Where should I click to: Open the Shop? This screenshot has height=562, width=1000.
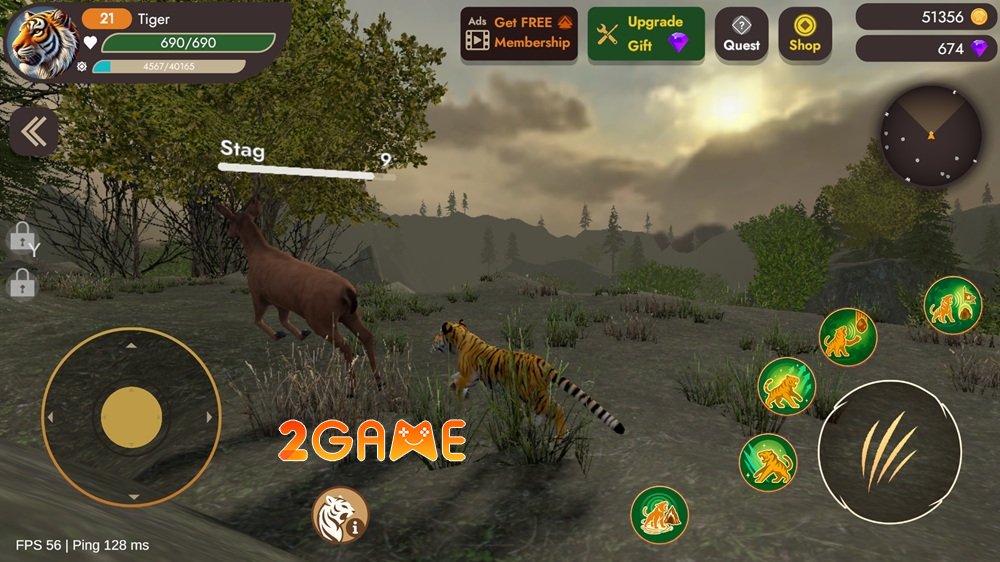coord(804,34)
